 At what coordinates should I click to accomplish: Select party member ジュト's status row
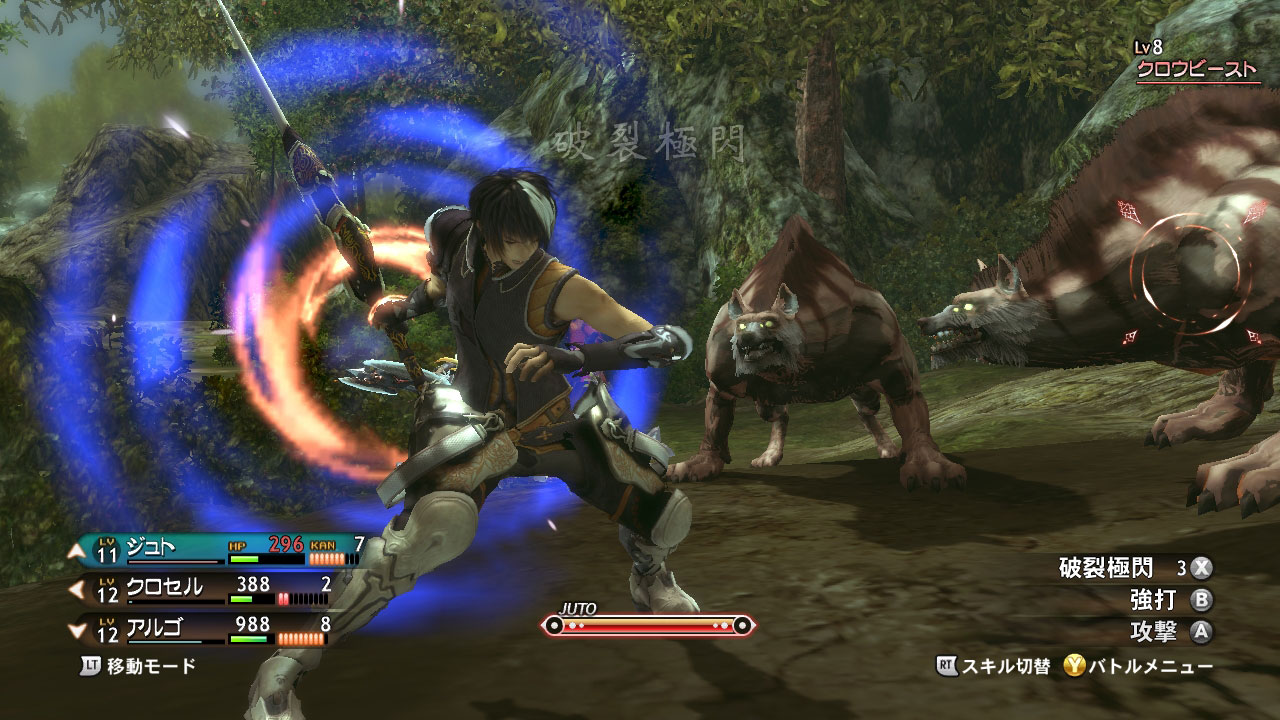(213, 550)
